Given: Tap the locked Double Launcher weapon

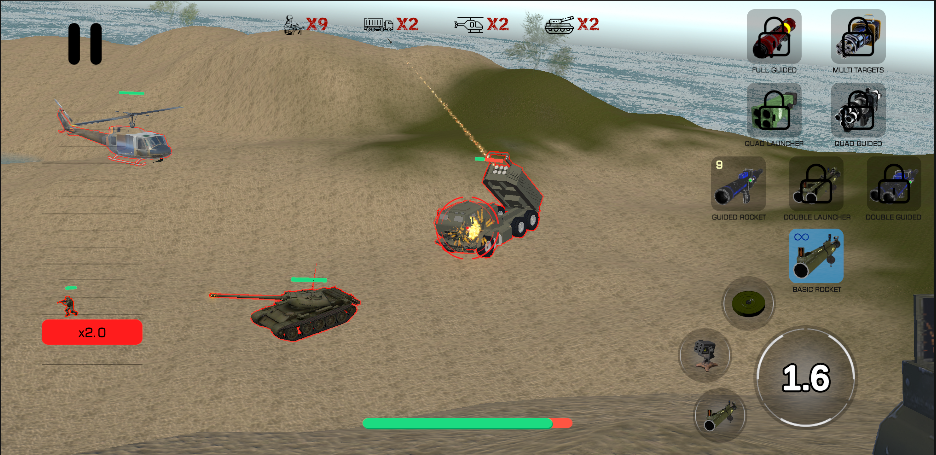Looking at the screenshot, I should point(816,184).
